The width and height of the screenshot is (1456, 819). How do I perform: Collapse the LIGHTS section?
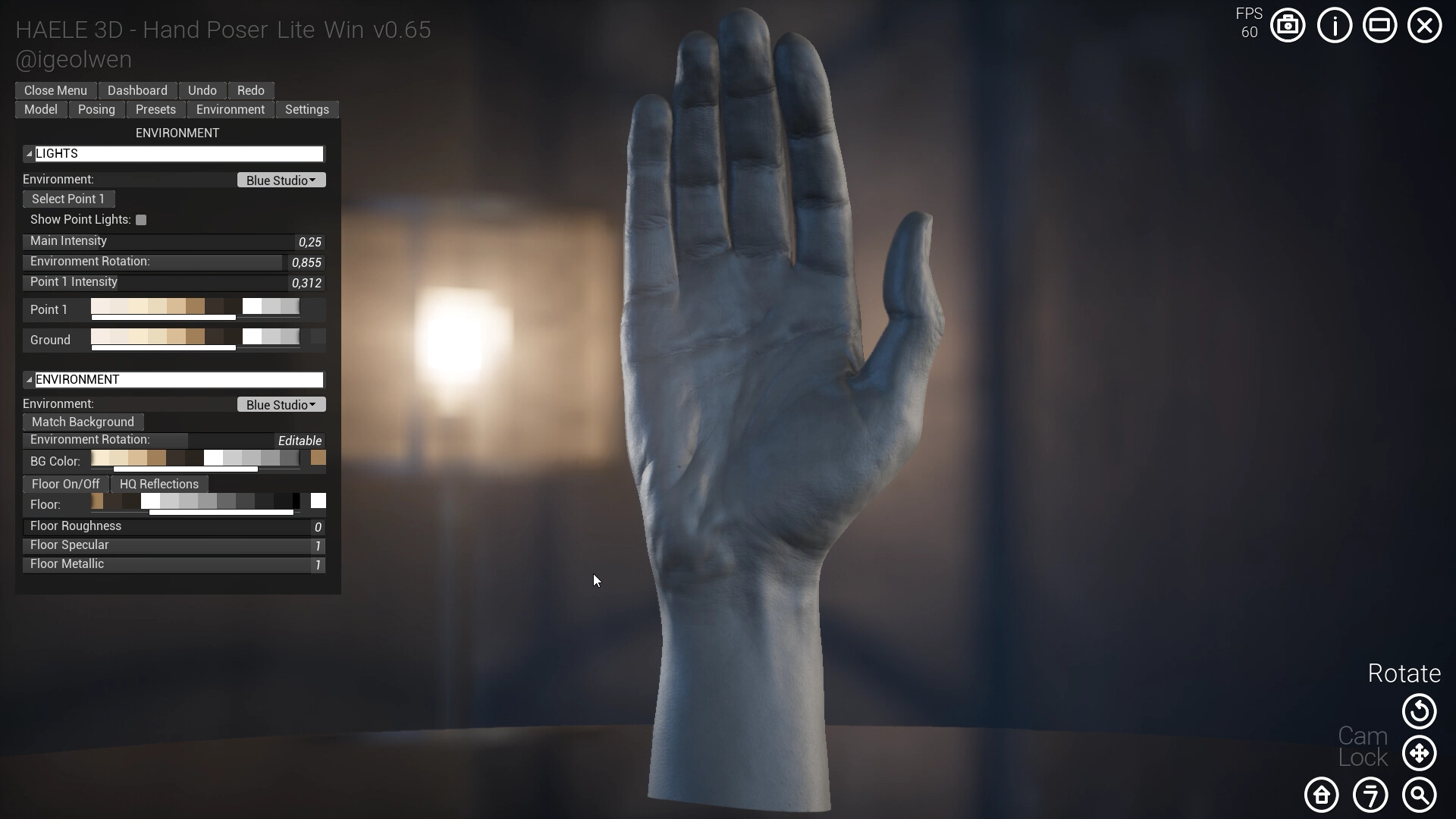(x=27, y=153)
